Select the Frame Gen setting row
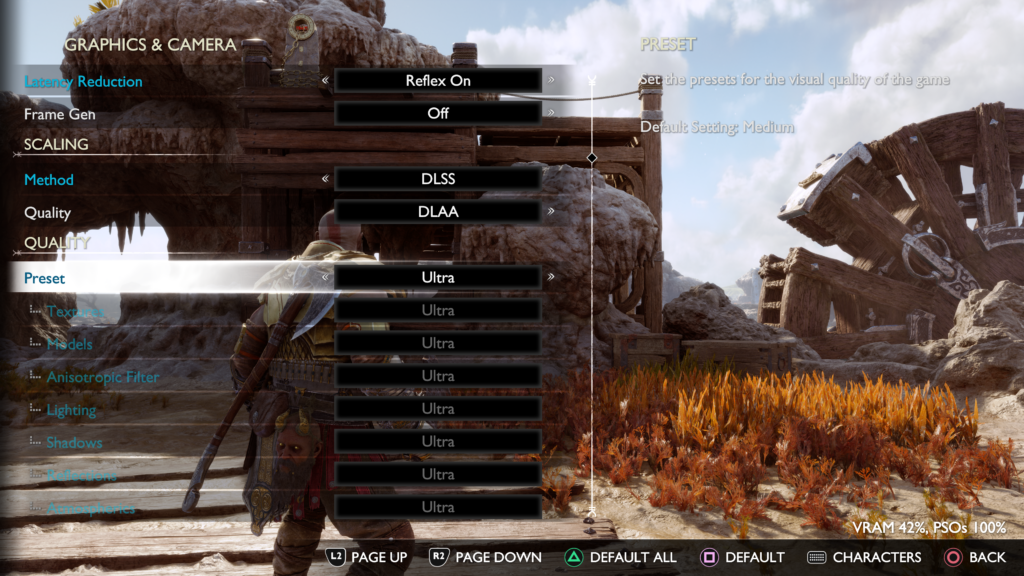Image resolution: width=1024 pixels, height=576 pixels. tap(60, 114)
